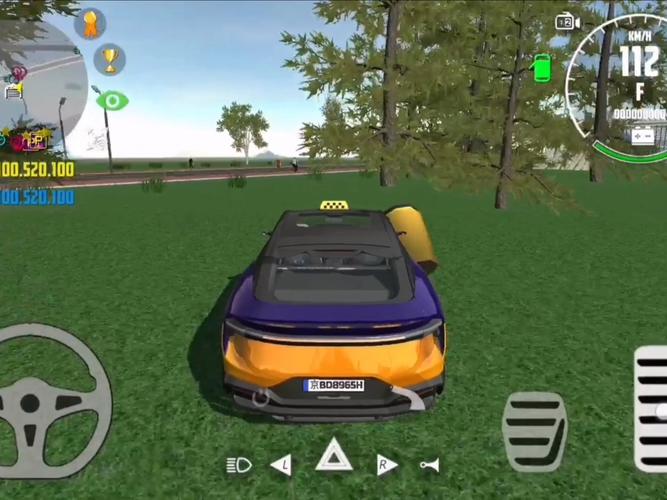Step on the accelerator pedal
Viewport: 667px width, 500px height.
click(x=651, y=408)
